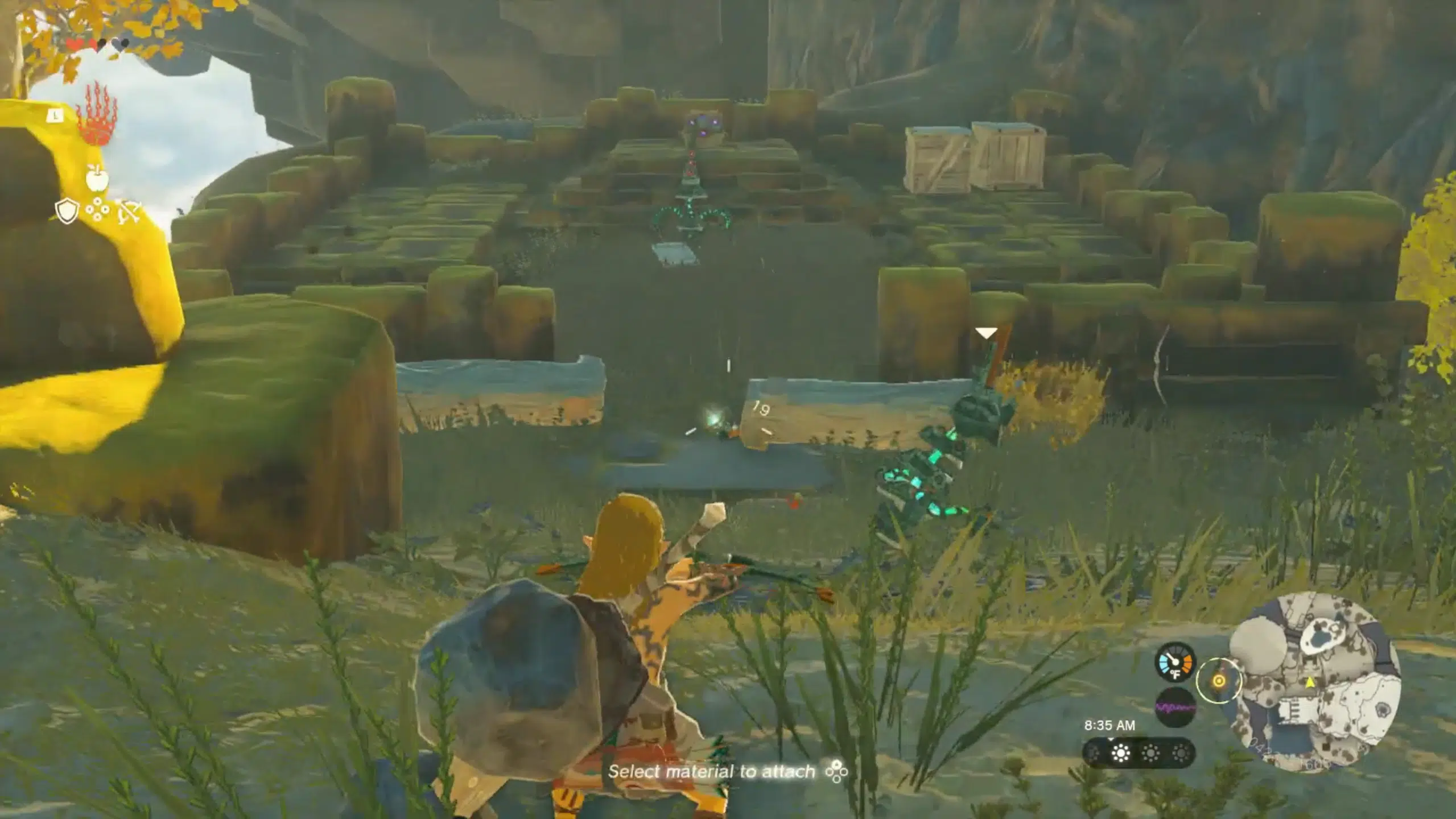Click the yellow player arrow on the minimap
1456x819 pixels.
[1310, 682]
